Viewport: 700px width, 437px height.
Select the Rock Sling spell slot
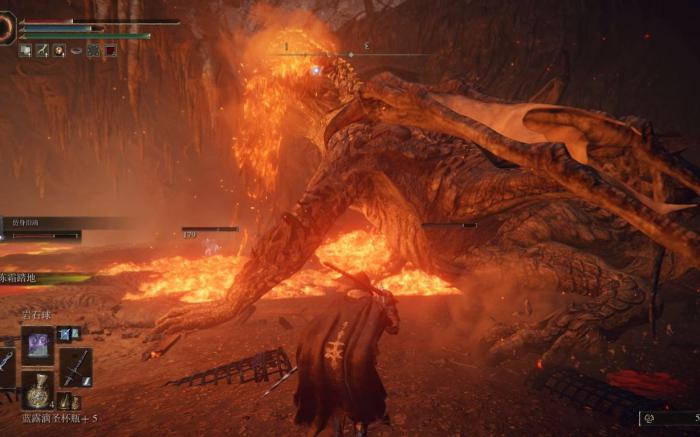pos(38,343)
